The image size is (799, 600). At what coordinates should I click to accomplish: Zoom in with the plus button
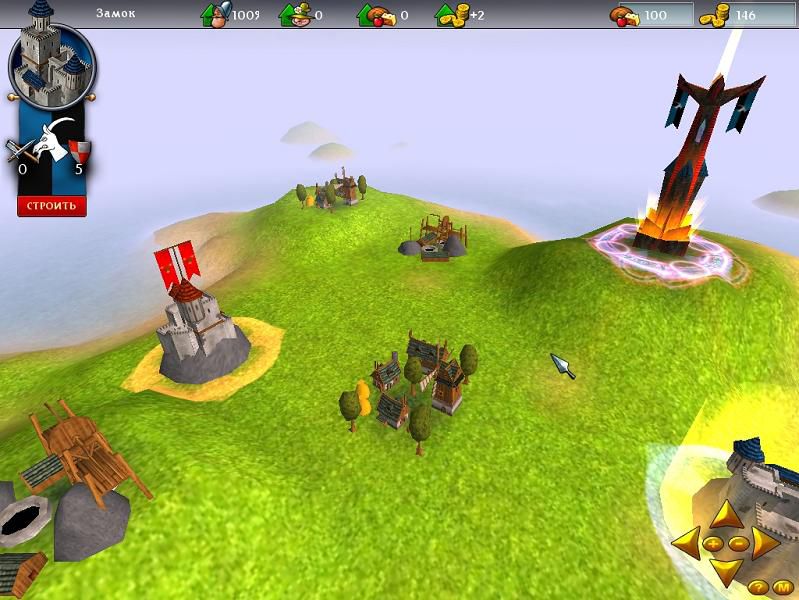click(x=714, y=543)
